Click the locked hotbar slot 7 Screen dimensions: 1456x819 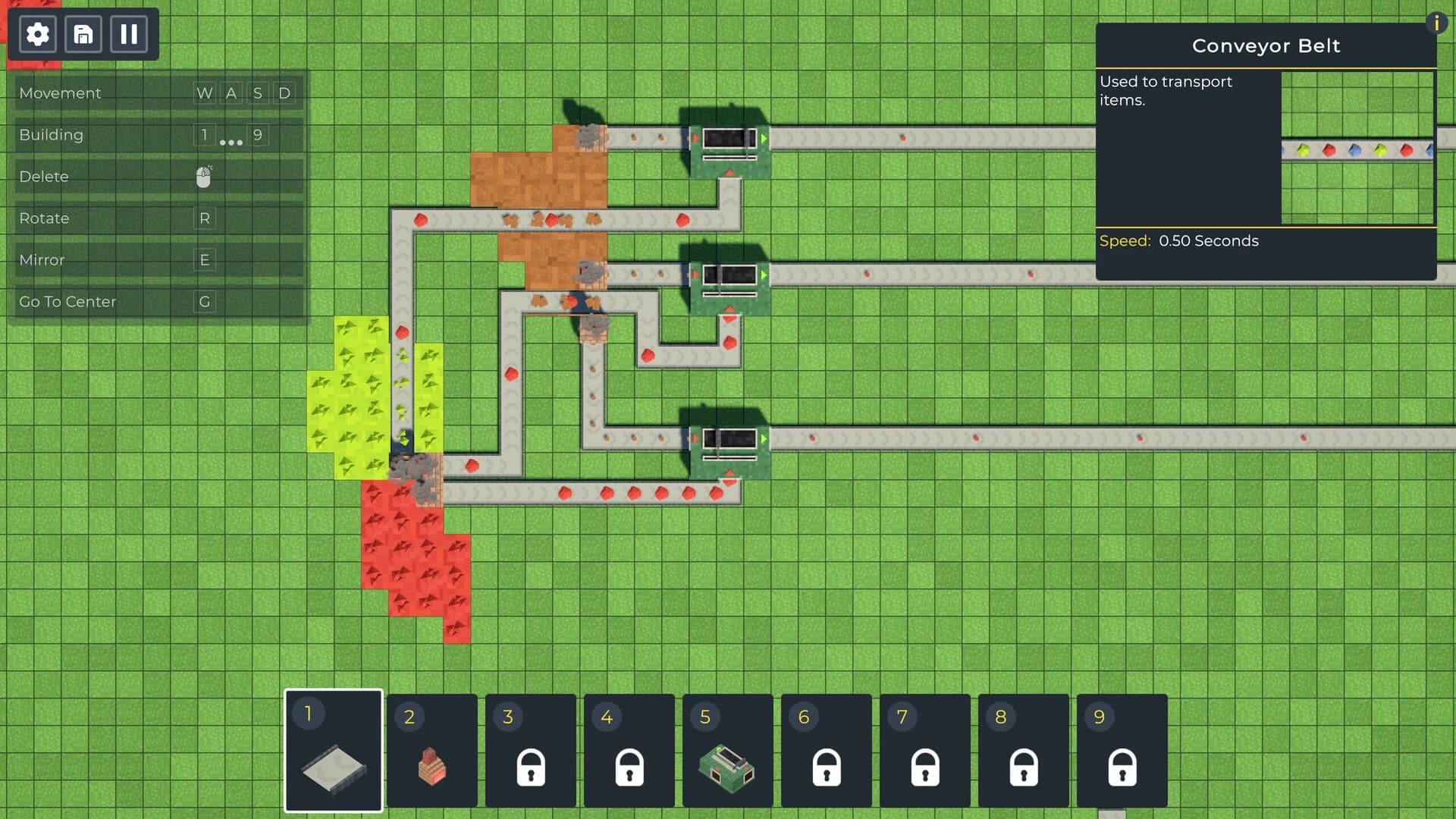[925, 767]
